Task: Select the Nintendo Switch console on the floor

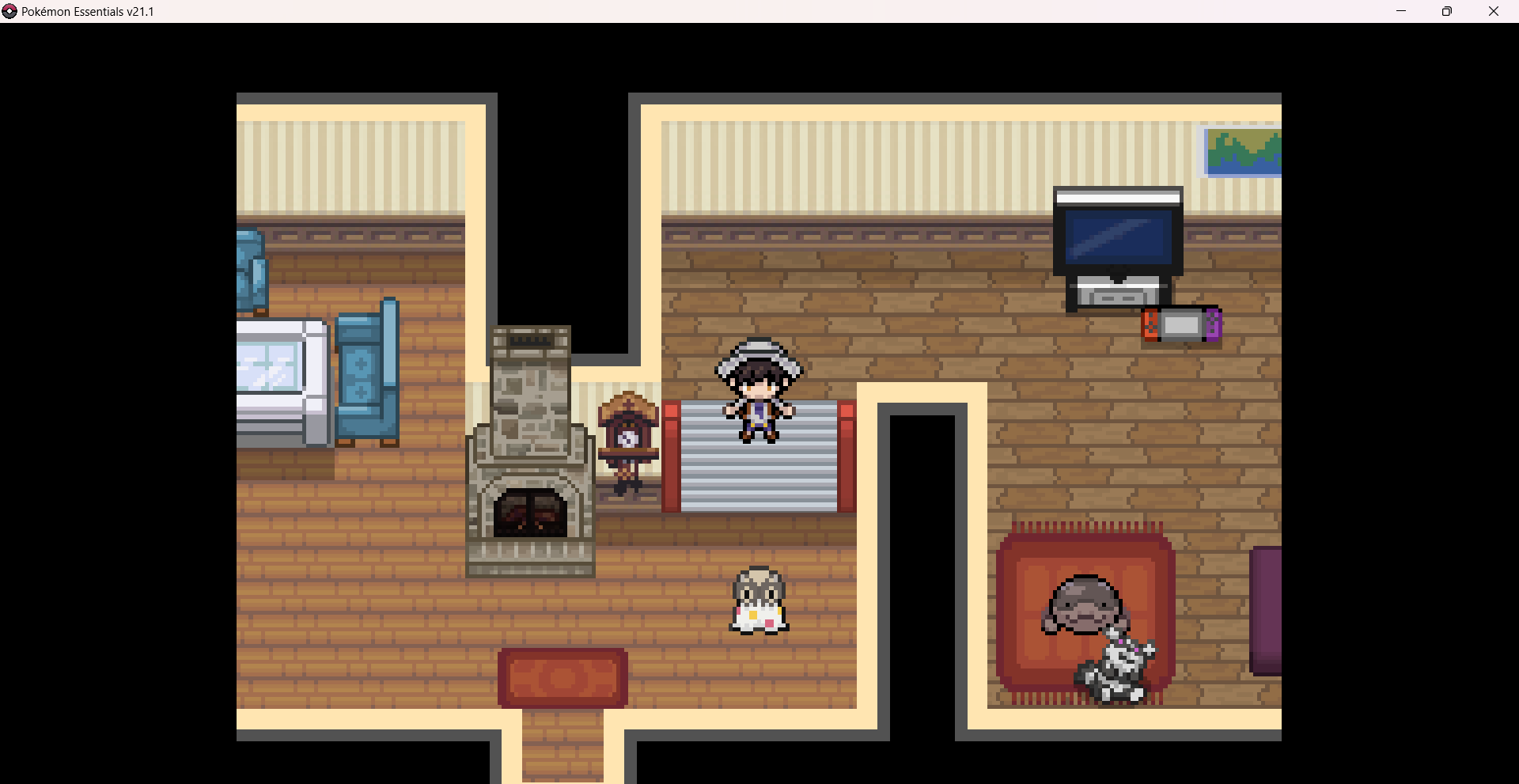Action: click(1180, 324)
